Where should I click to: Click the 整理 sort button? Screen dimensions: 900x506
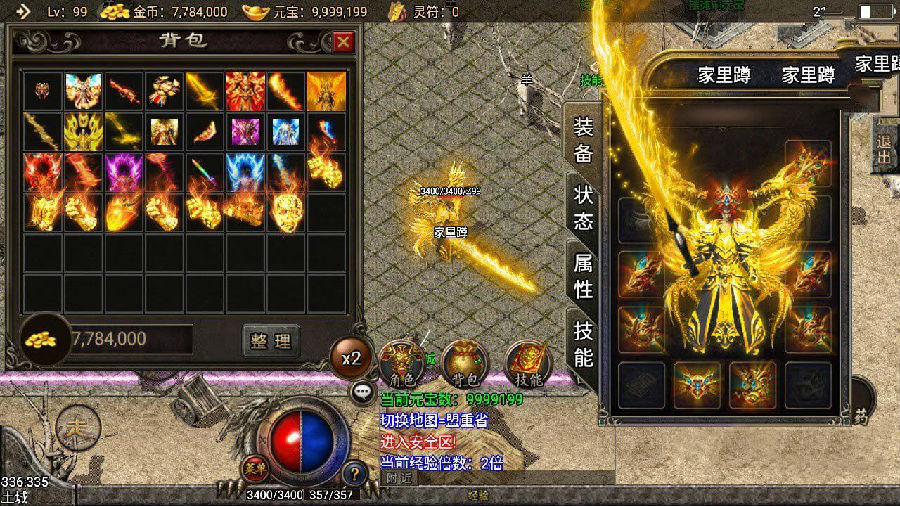[x=271, y=340]
